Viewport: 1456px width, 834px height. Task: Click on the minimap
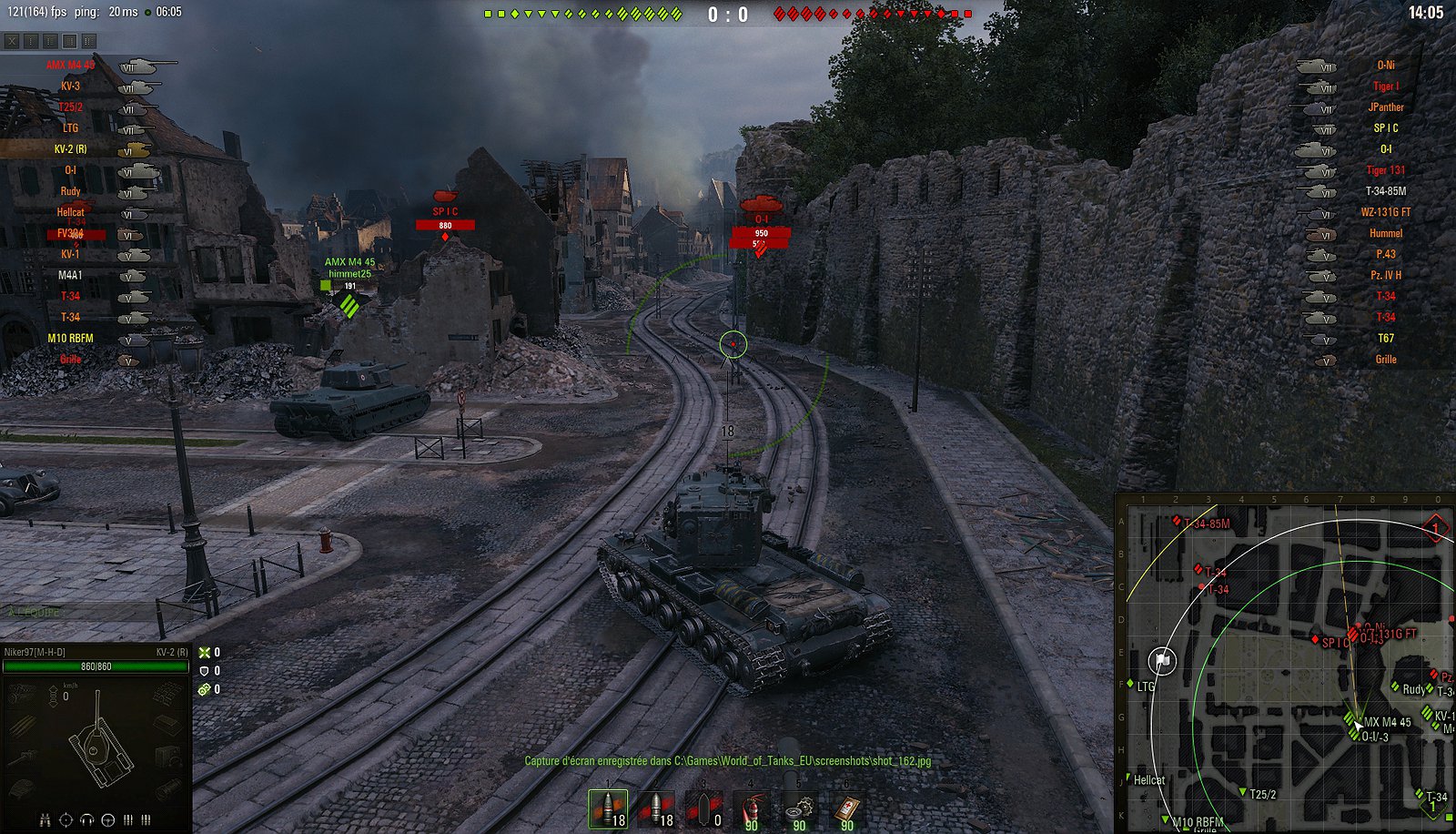1285,664
